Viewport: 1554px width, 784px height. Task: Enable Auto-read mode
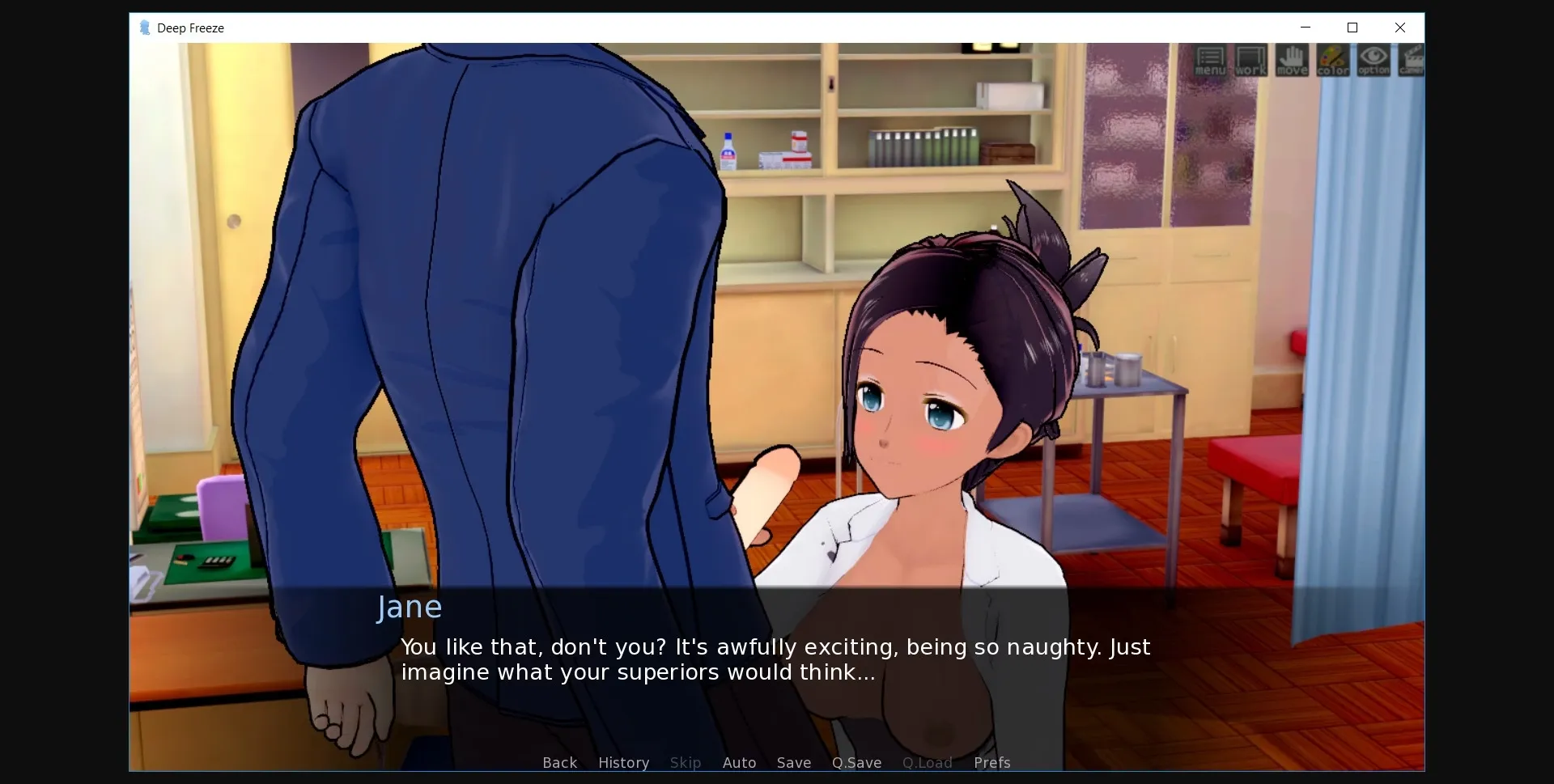click(739, 762)
